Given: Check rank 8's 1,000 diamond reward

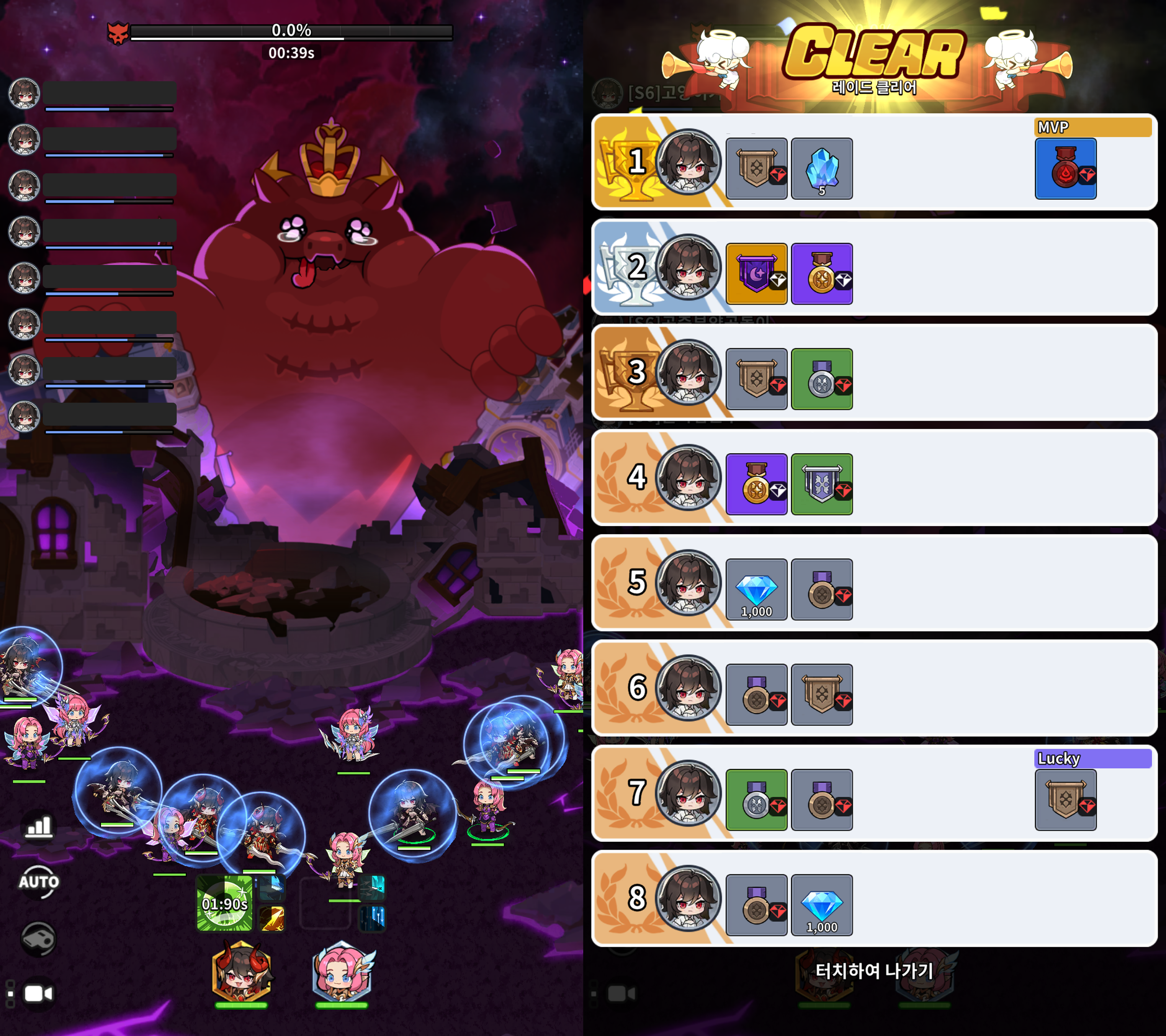Looking at the screenshot, I should [x=821, y=905].
